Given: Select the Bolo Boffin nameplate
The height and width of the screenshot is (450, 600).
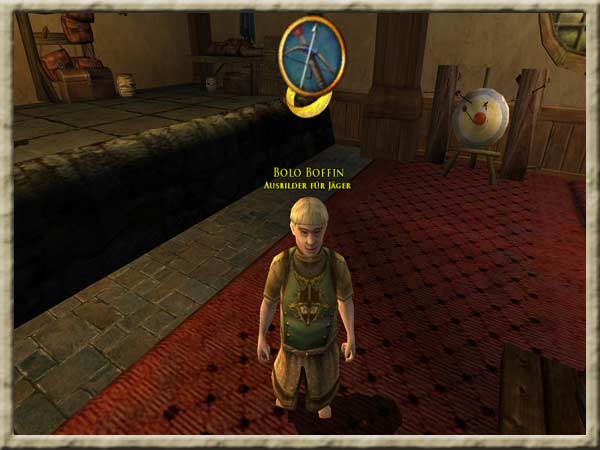Looking at the screenshot, I should click(x=308, y=172).
